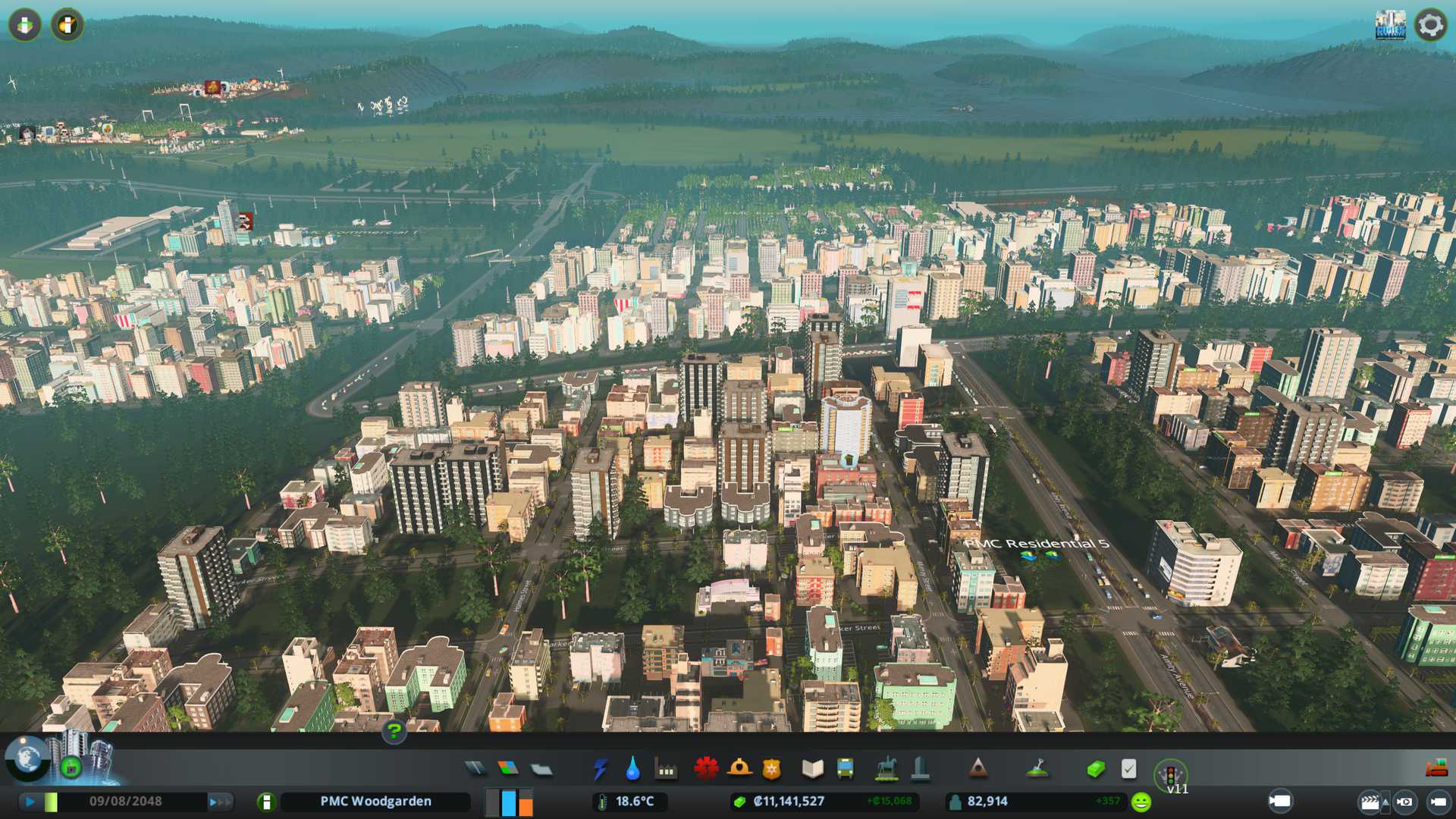This screenshot has height=819, width=1456.
Task: Open the Roads build menu
Action: [475, 769]
